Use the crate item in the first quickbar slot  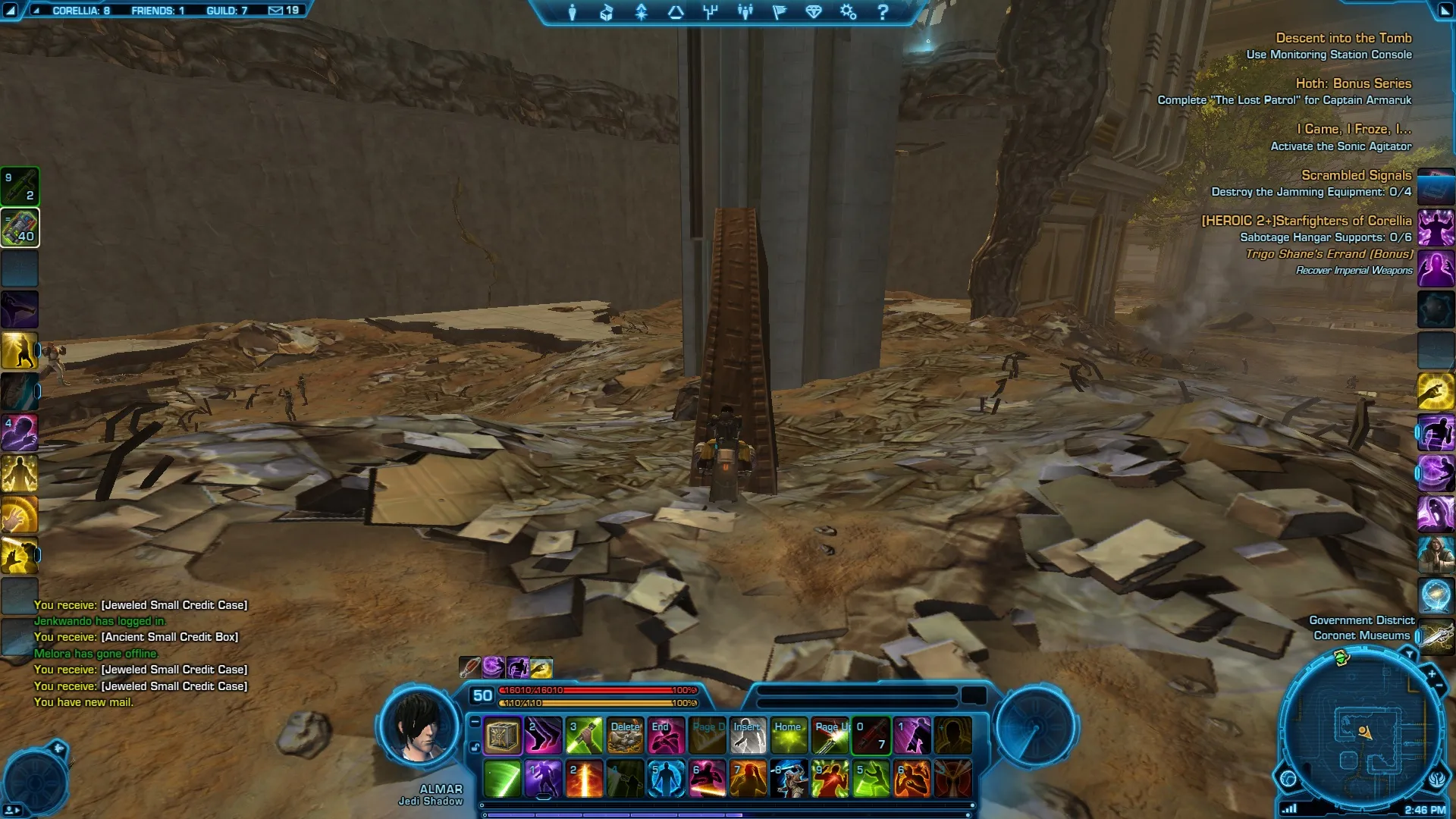tap(502, 736)
